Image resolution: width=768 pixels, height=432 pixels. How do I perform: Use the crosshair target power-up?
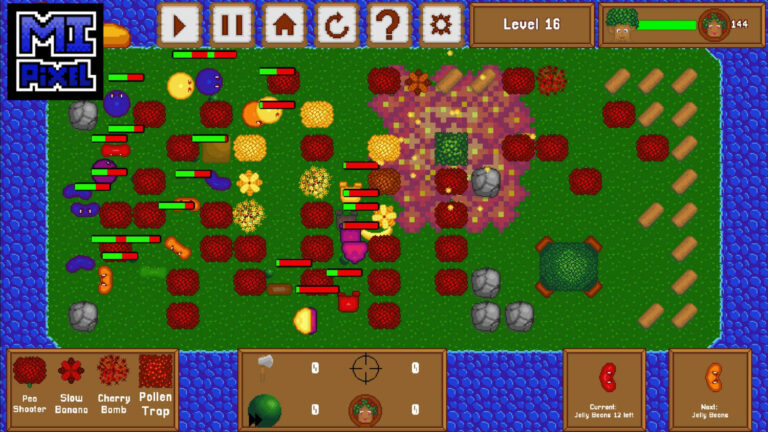click(366, 368)
